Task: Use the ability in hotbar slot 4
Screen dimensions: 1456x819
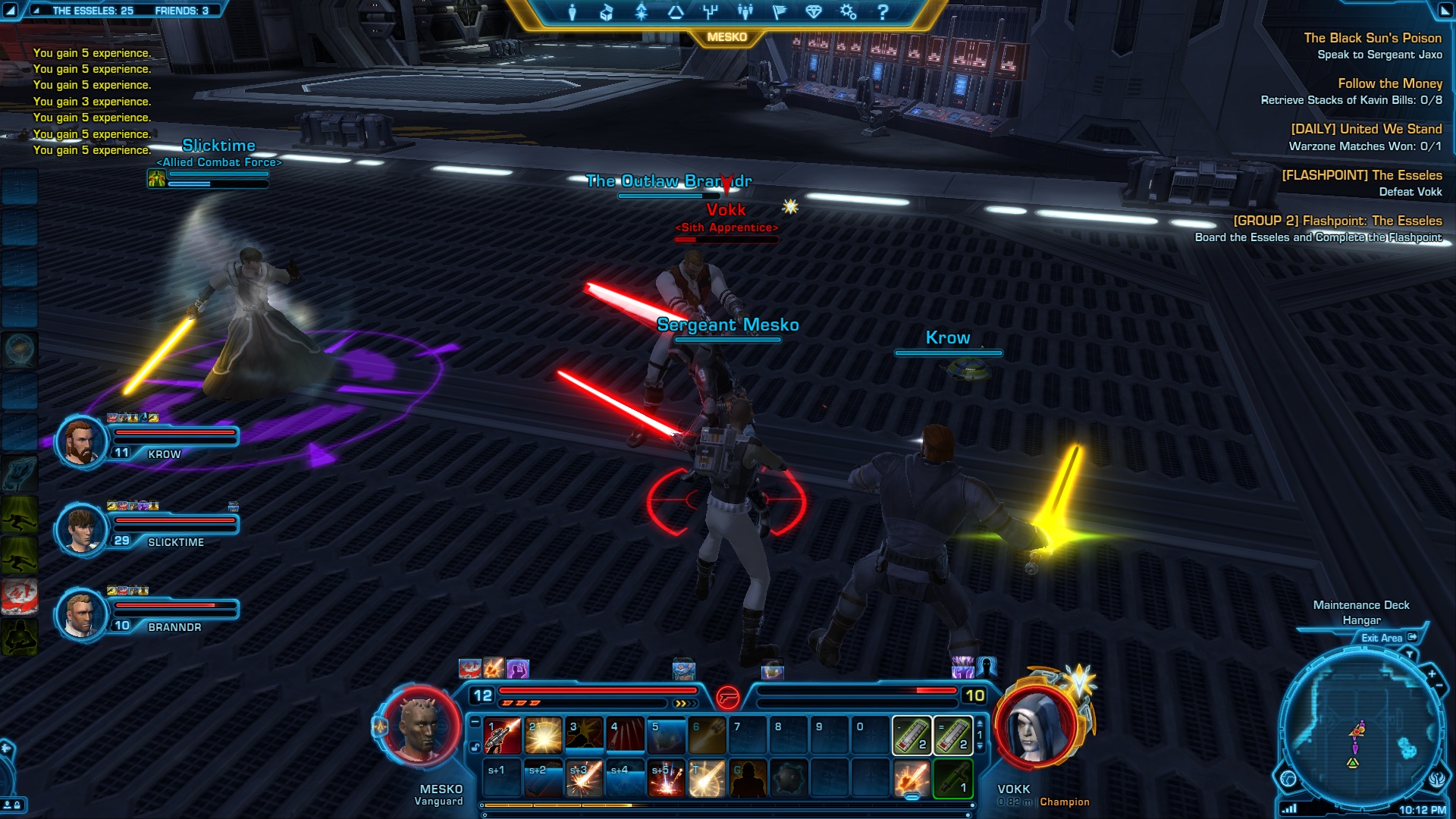Action: click(626, 735)
